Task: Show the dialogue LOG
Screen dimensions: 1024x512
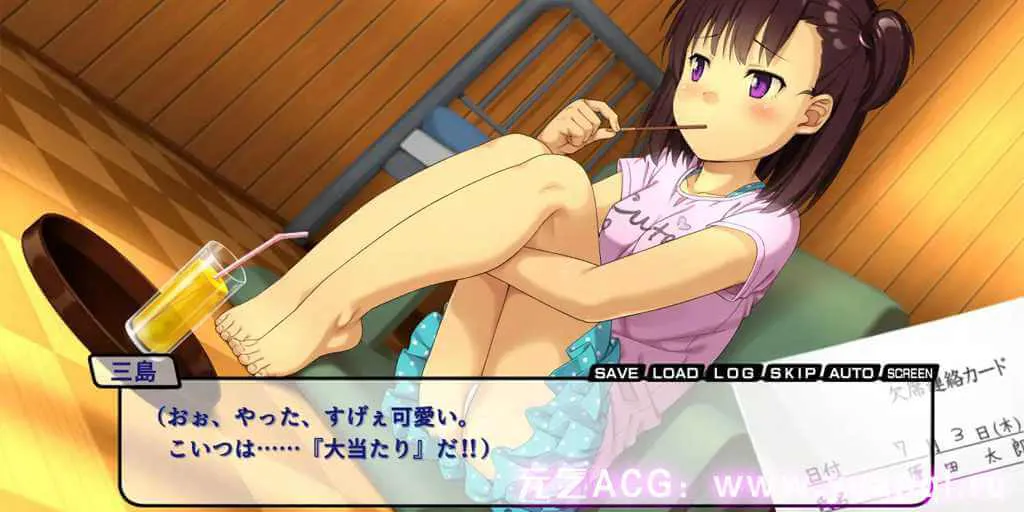Action: [x=735, y=373]
